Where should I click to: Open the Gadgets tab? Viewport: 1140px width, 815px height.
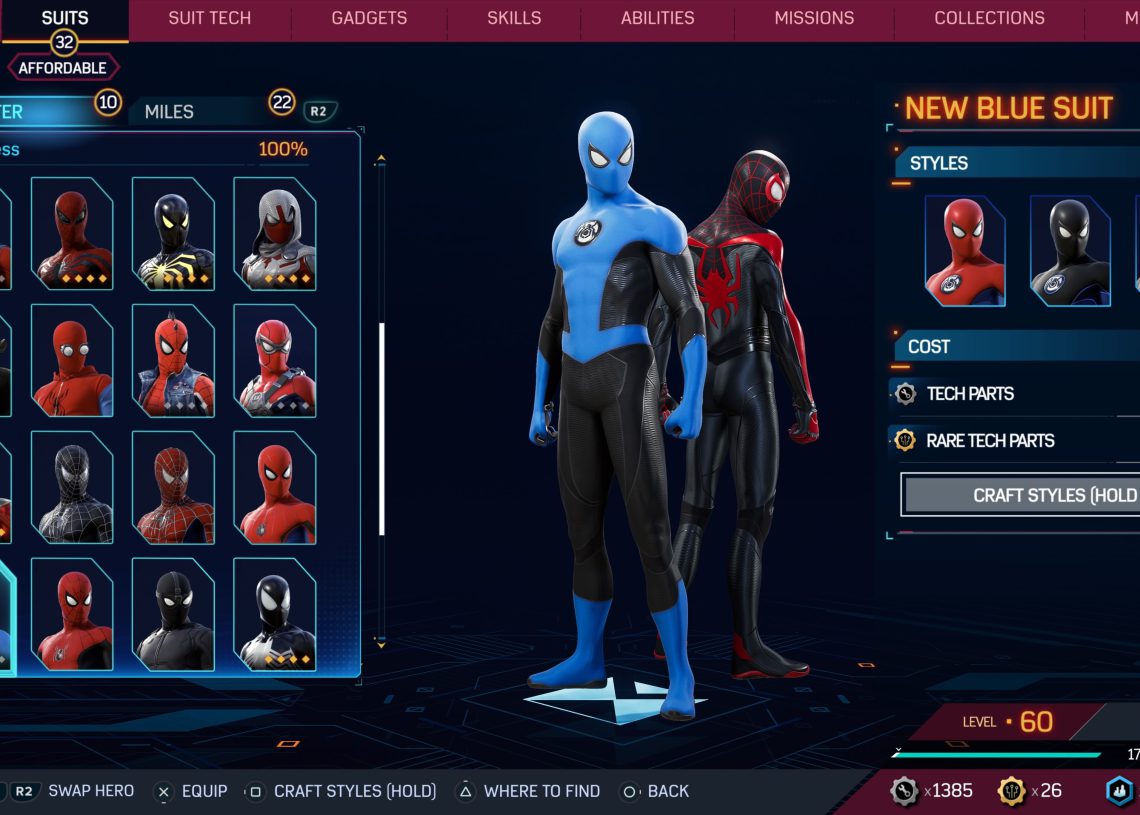(x=369, y=18)
